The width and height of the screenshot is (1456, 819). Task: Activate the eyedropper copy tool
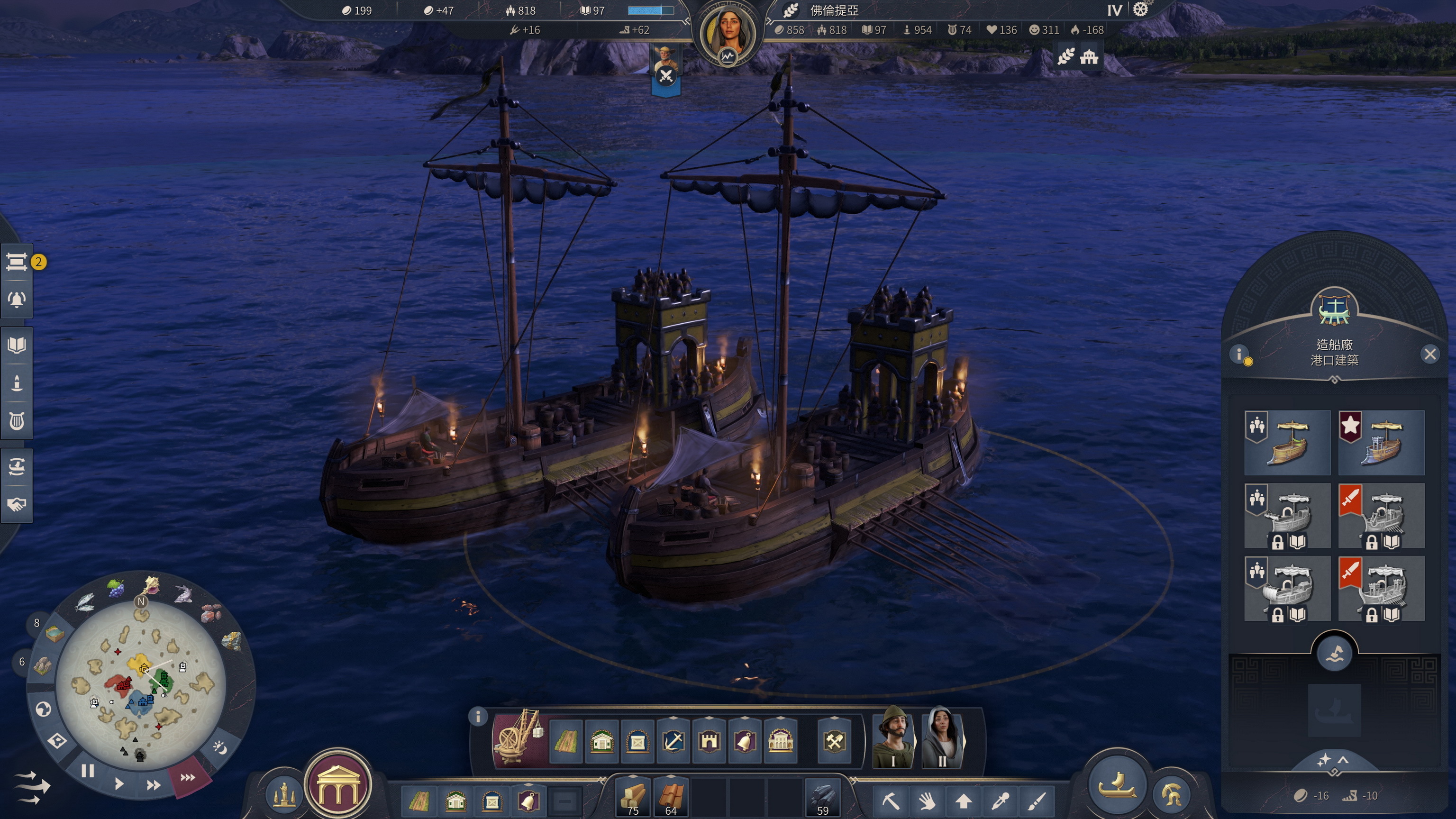[x=1000, y=801]
